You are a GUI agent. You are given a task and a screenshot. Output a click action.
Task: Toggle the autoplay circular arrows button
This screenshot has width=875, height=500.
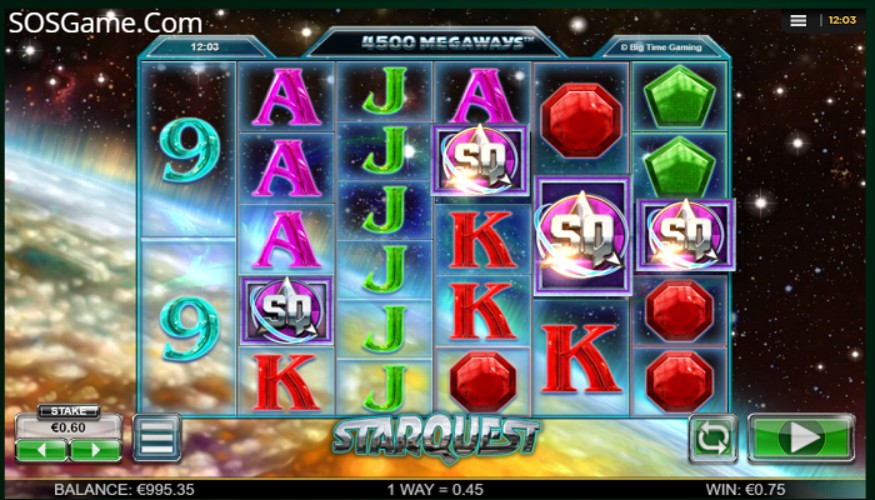[x=712, y=438]
